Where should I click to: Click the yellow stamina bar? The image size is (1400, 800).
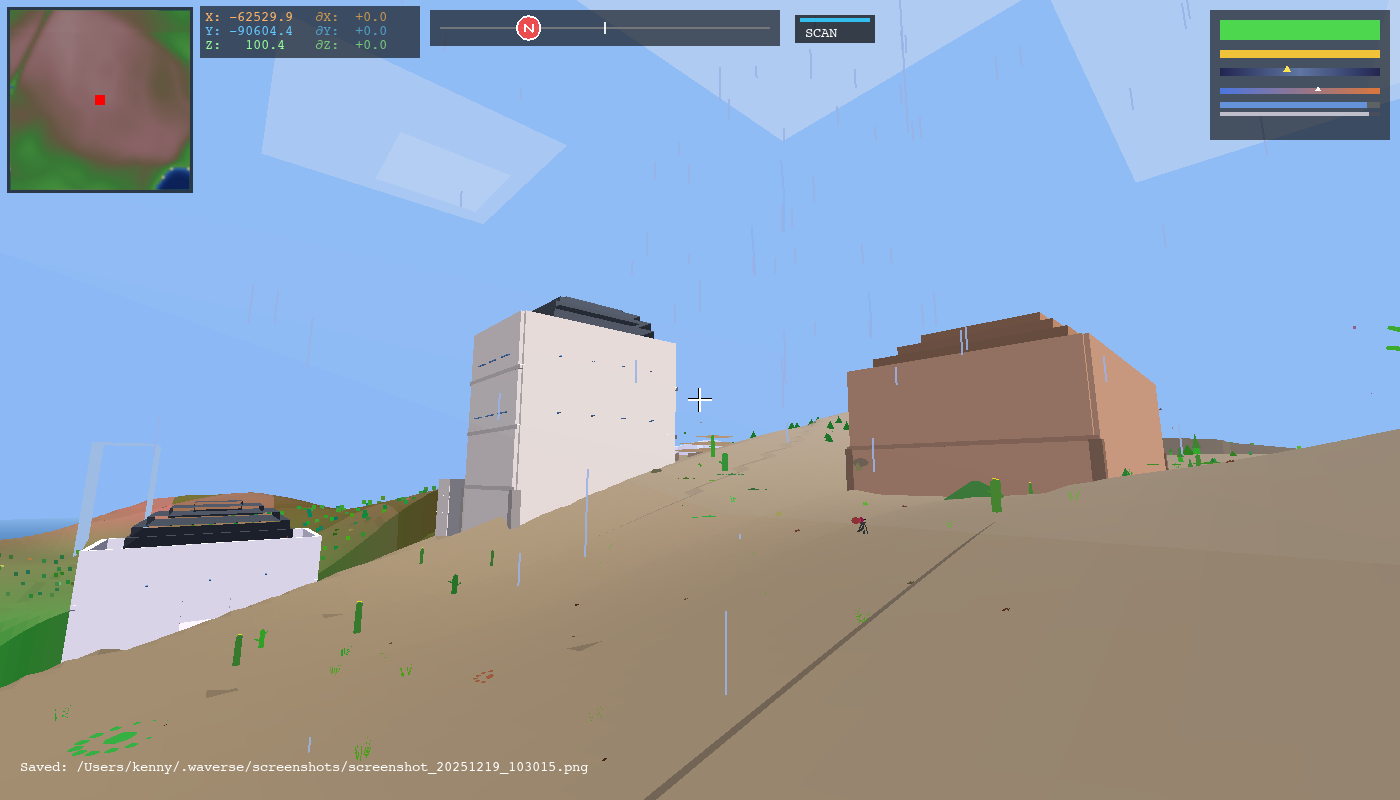coord(1298,52)
